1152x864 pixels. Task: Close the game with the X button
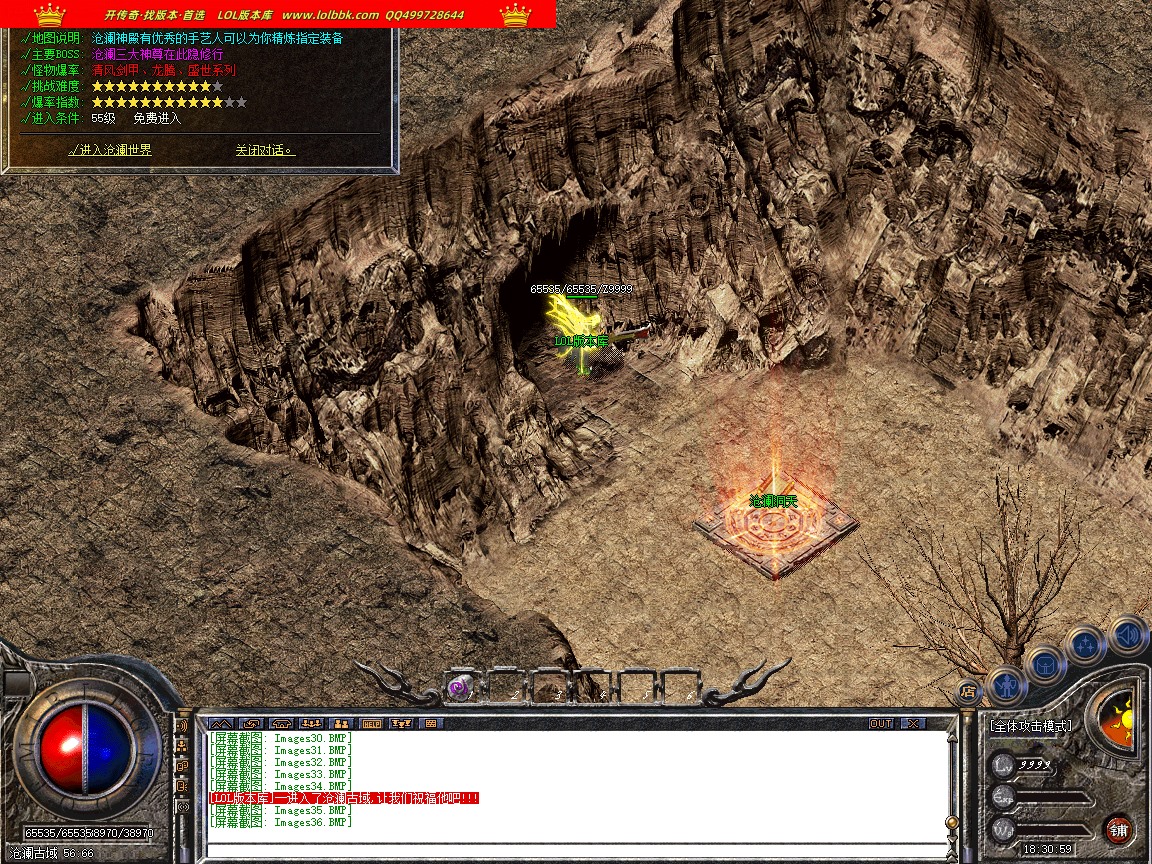tap(913, 723)
